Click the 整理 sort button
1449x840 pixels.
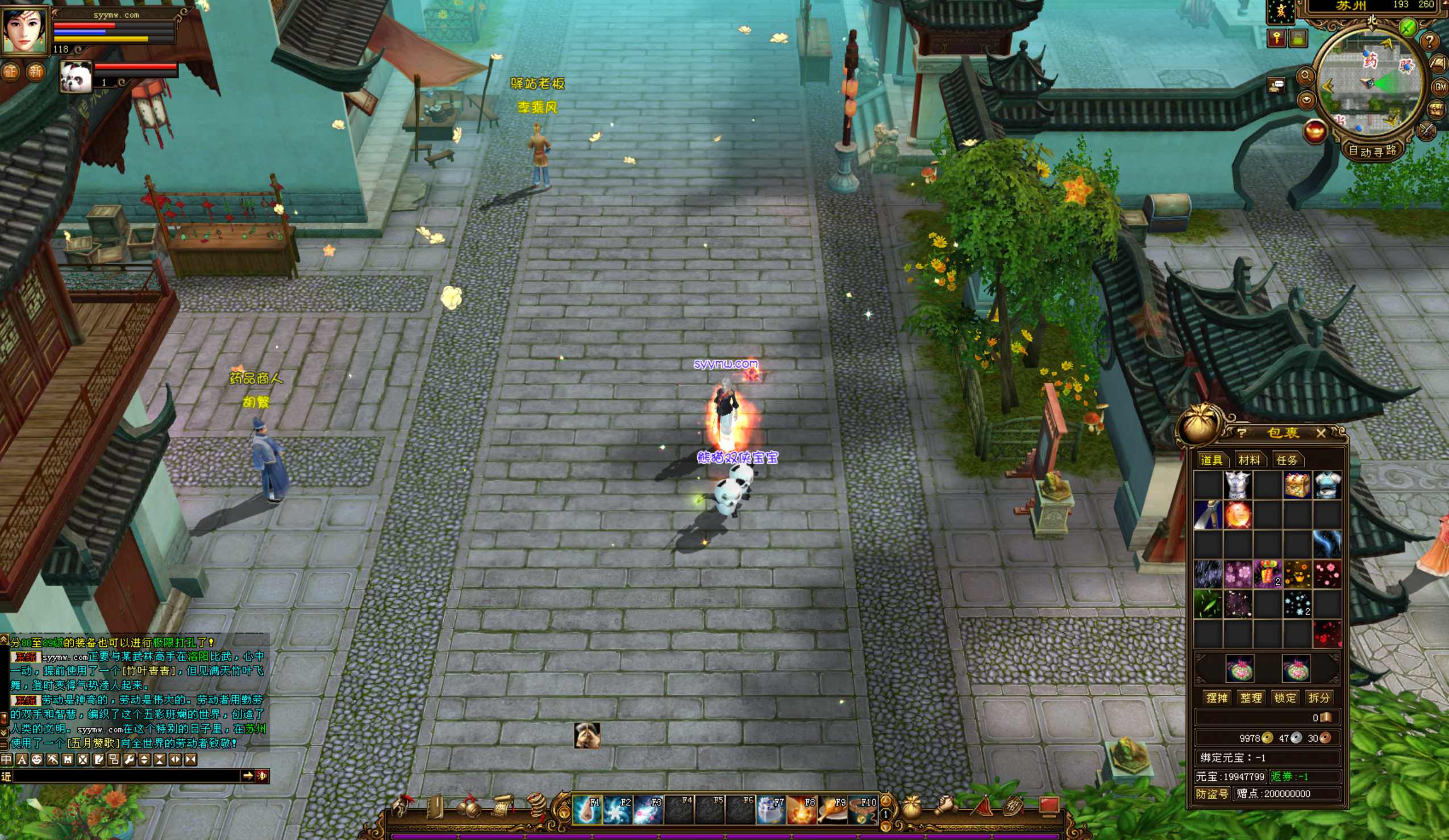1251,698
